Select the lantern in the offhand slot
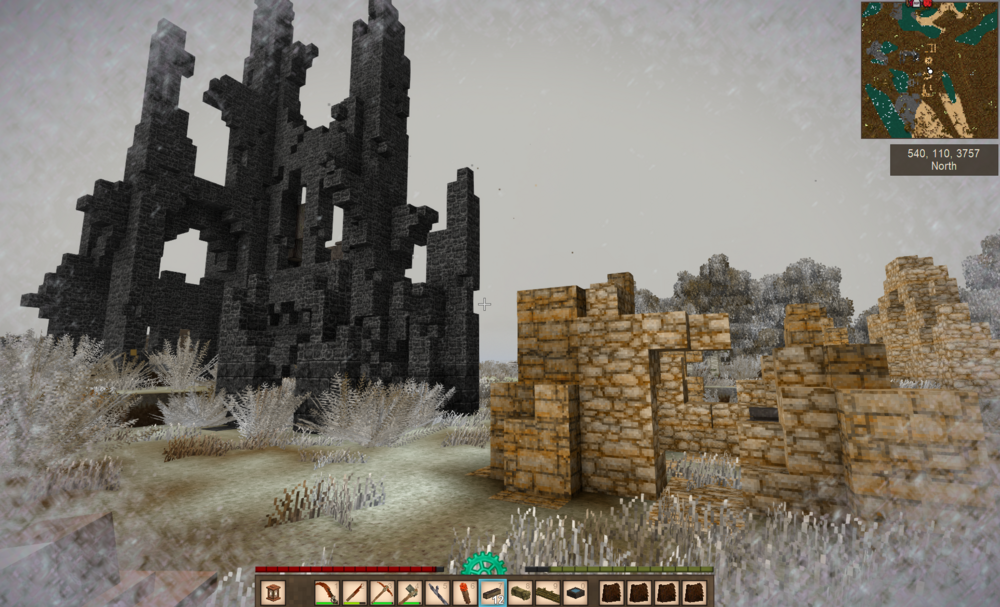Image resolution: width=1000 pixels, height=607 pixels. [x=273, y=592]
